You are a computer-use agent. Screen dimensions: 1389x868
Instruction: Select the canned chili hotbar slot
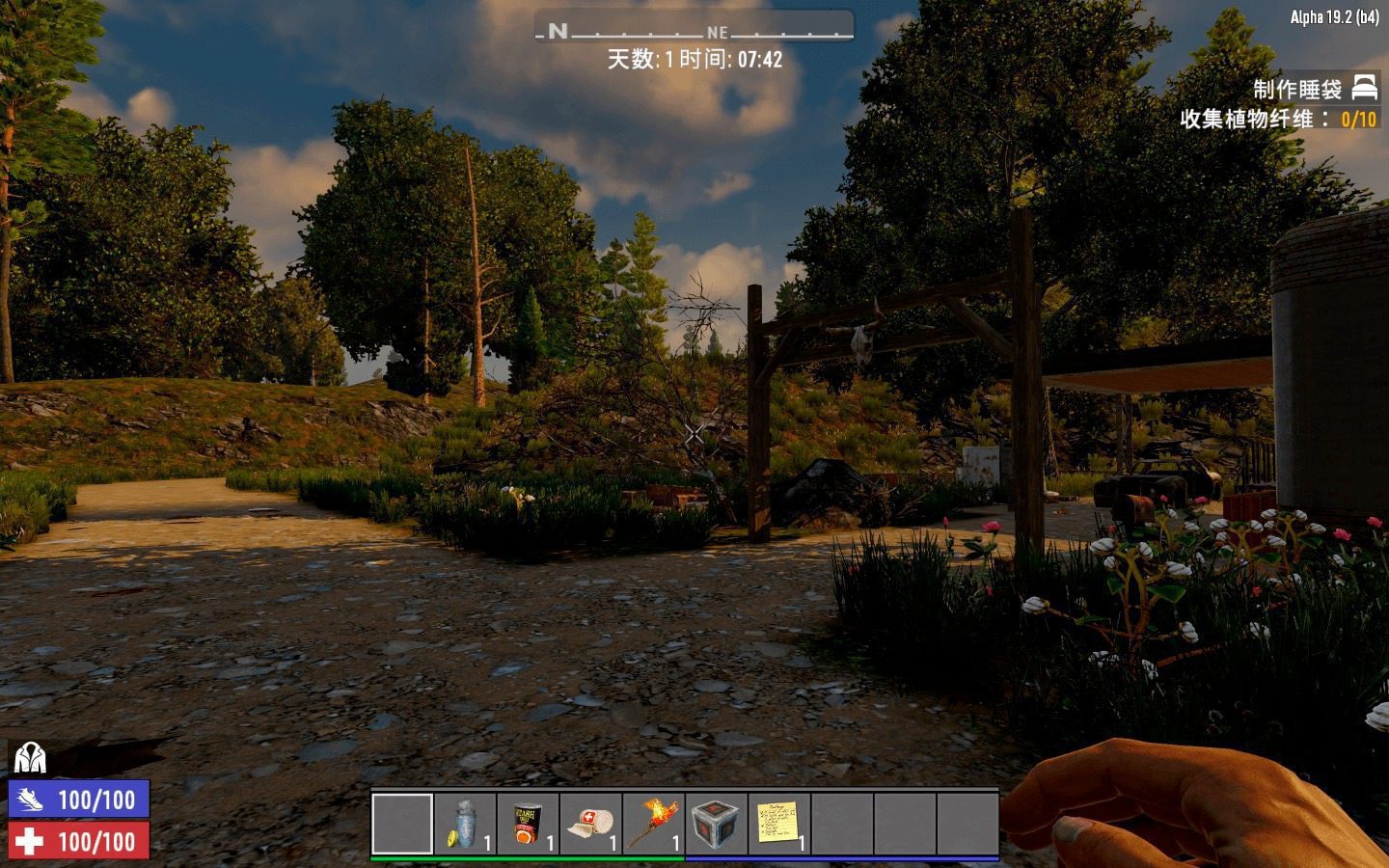[x=528, y=824]
